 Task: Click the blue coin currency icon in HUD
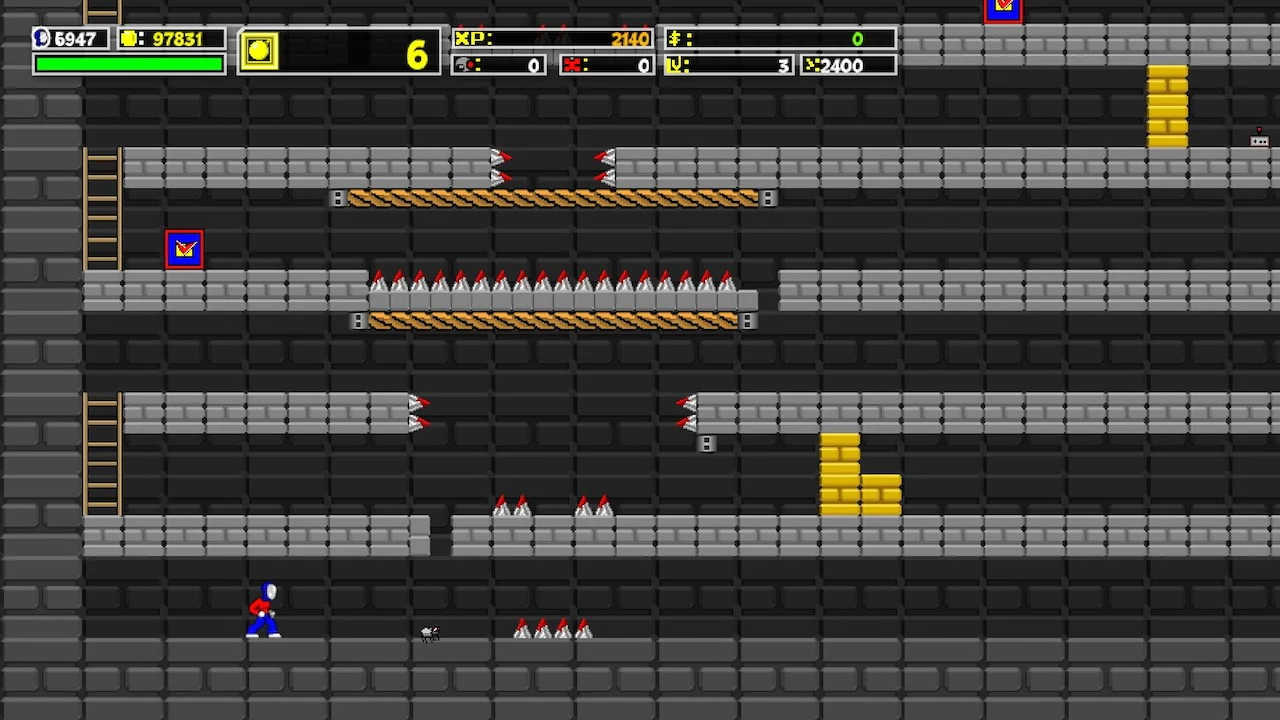(x=41, y=40)
